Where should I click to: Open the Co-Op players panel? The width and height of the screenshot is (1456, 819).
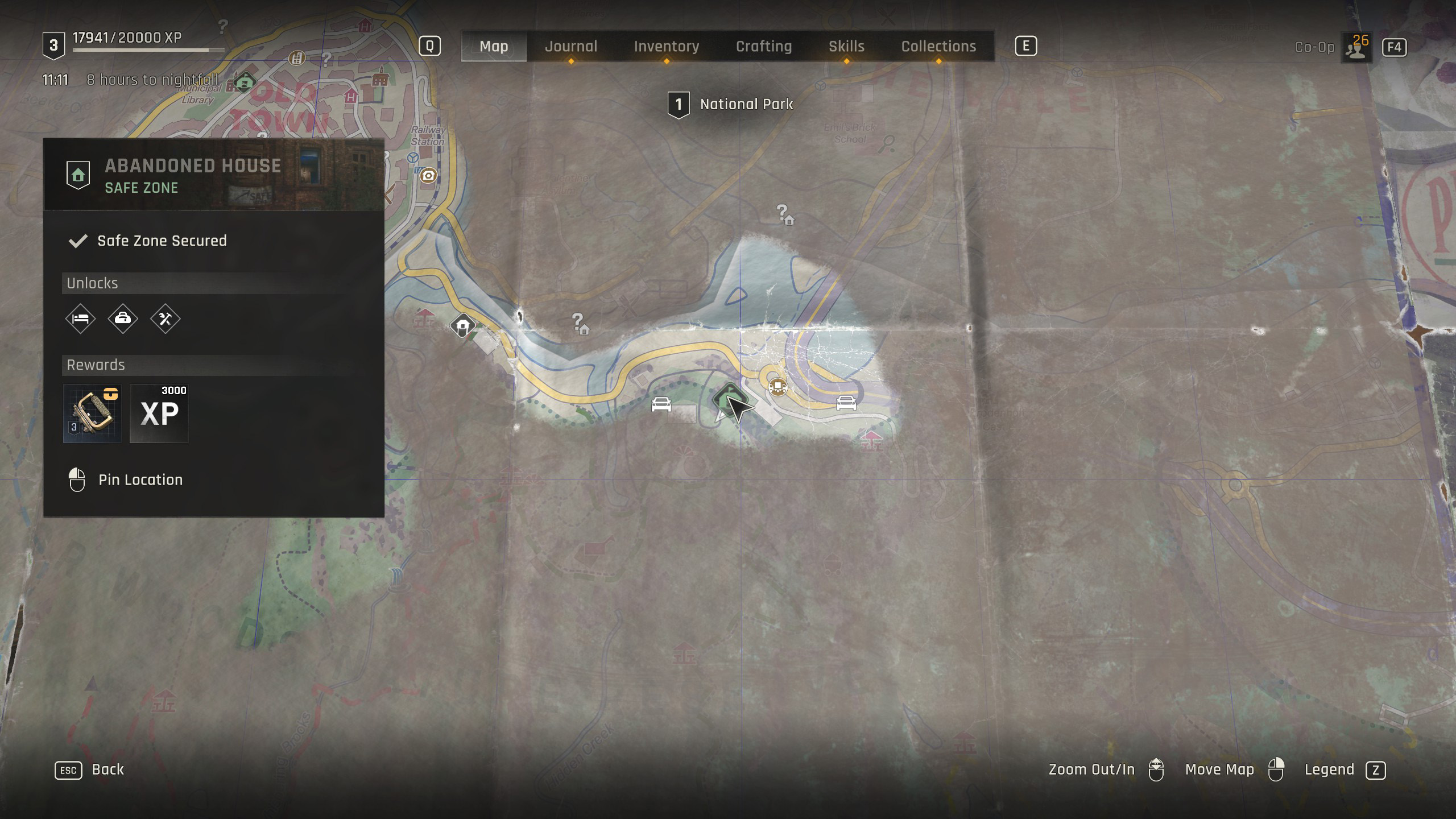(x=1356, y=47)
